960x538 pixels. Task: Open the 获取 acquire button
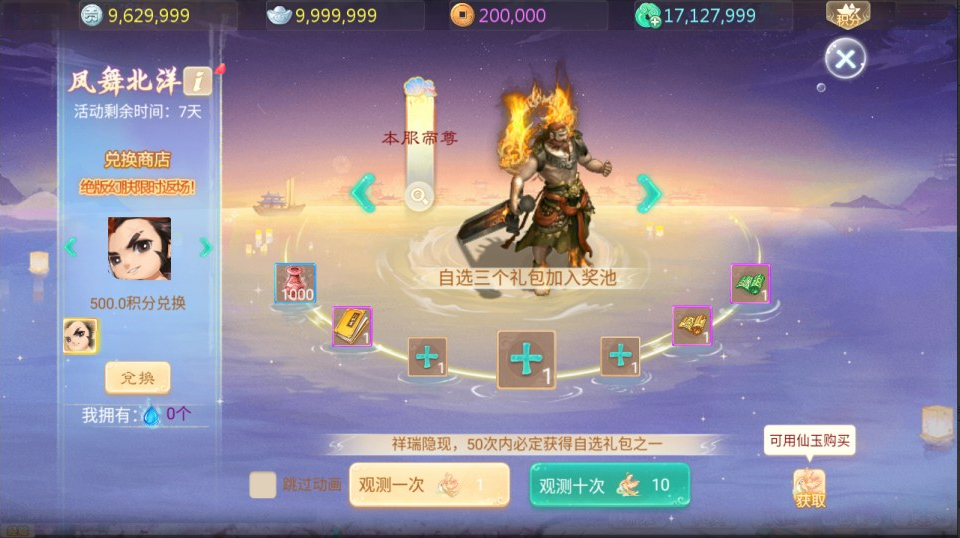810,488
